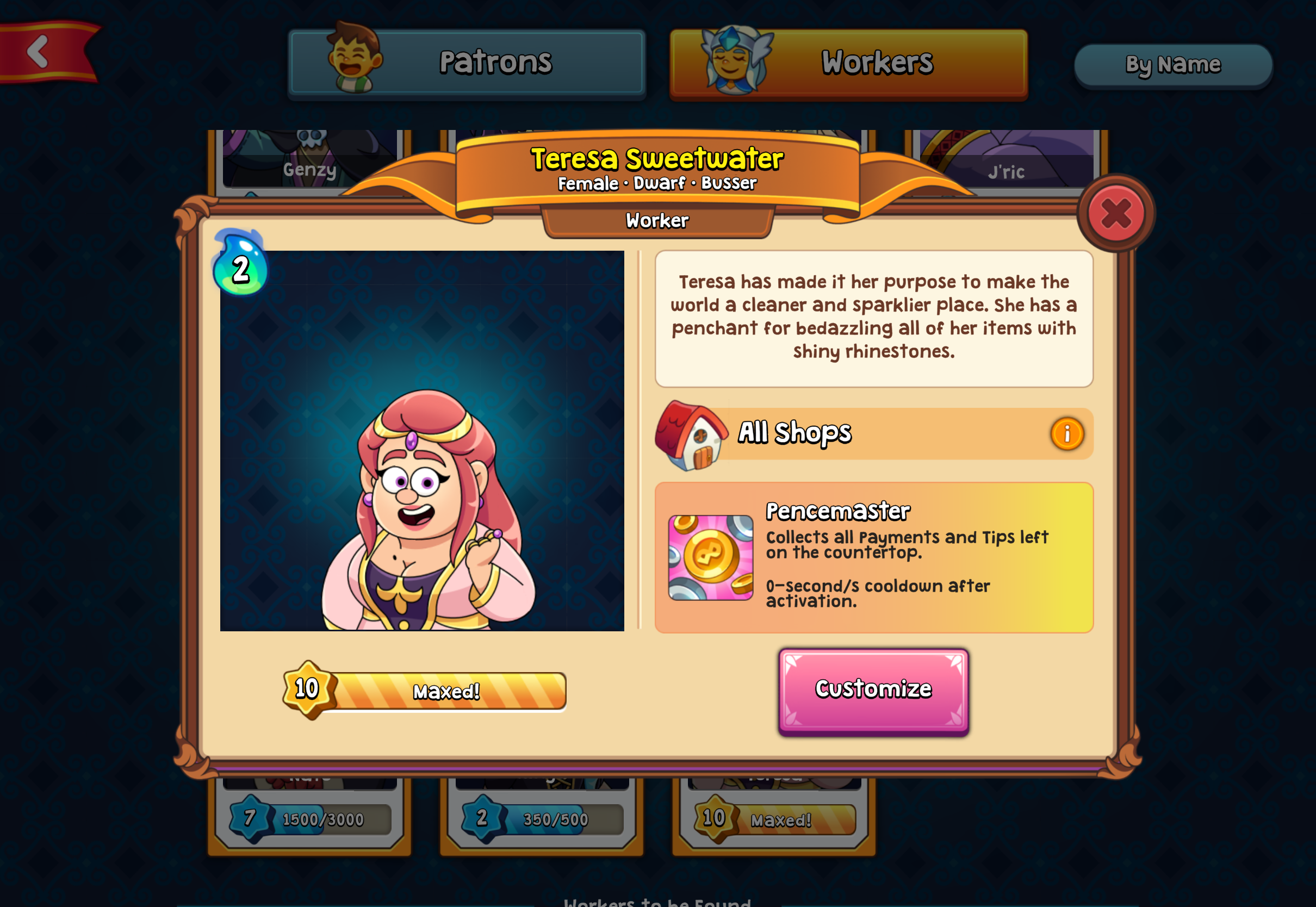Show info about All Shops
The image size is (1316, 907).
[x=1066, y=434]
